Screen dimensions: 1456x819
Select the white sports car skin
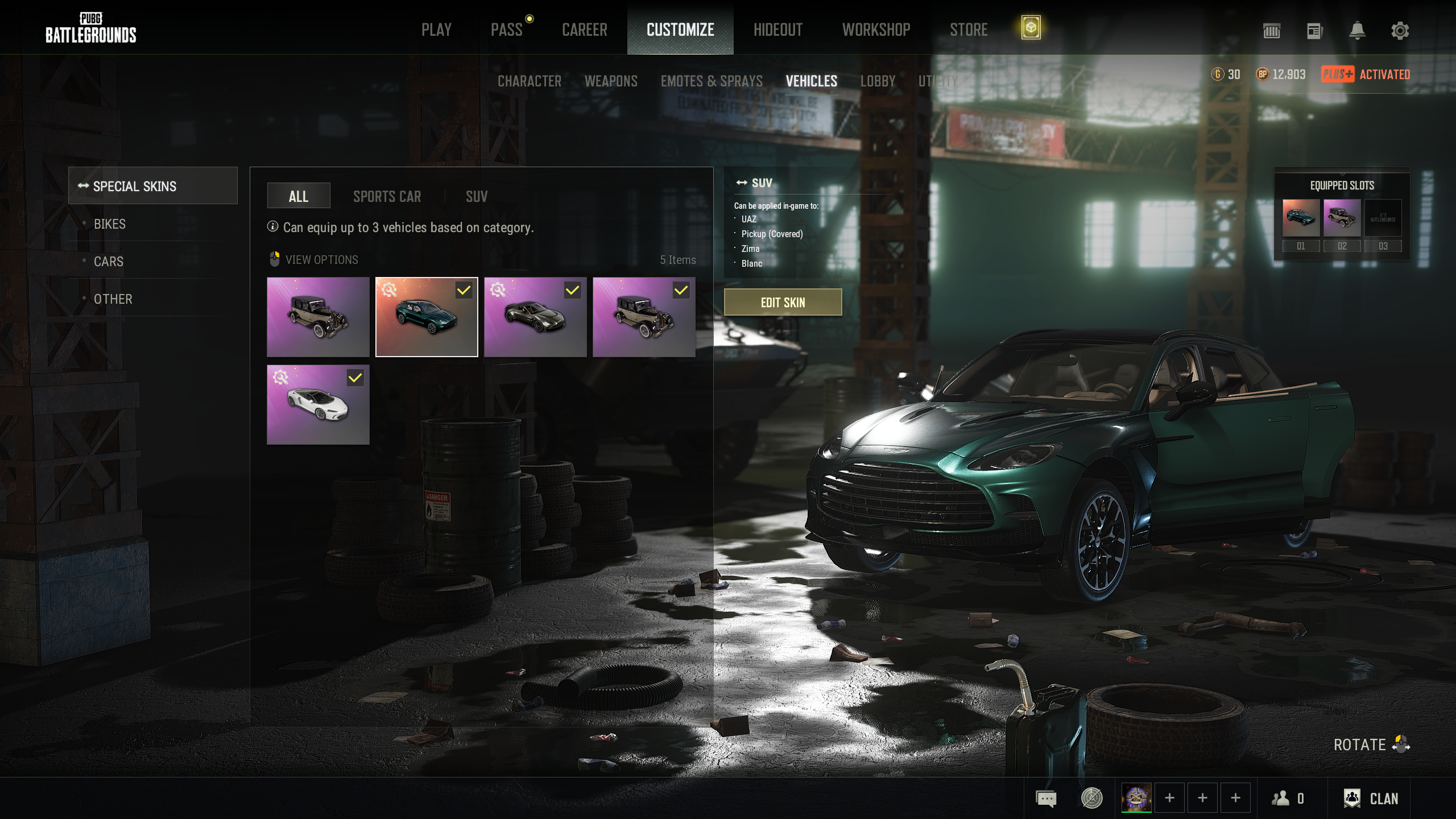click(x=318, y=404)
